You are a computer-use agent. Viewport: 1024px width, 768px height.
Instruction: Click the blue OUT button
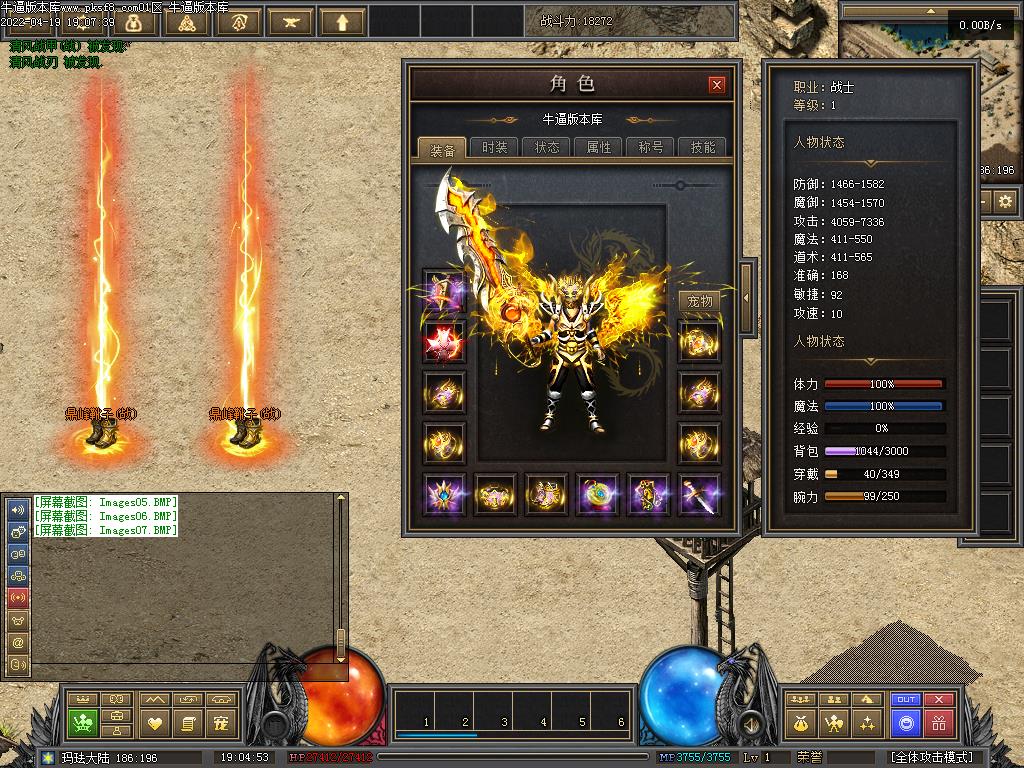(x=906, y=700)
